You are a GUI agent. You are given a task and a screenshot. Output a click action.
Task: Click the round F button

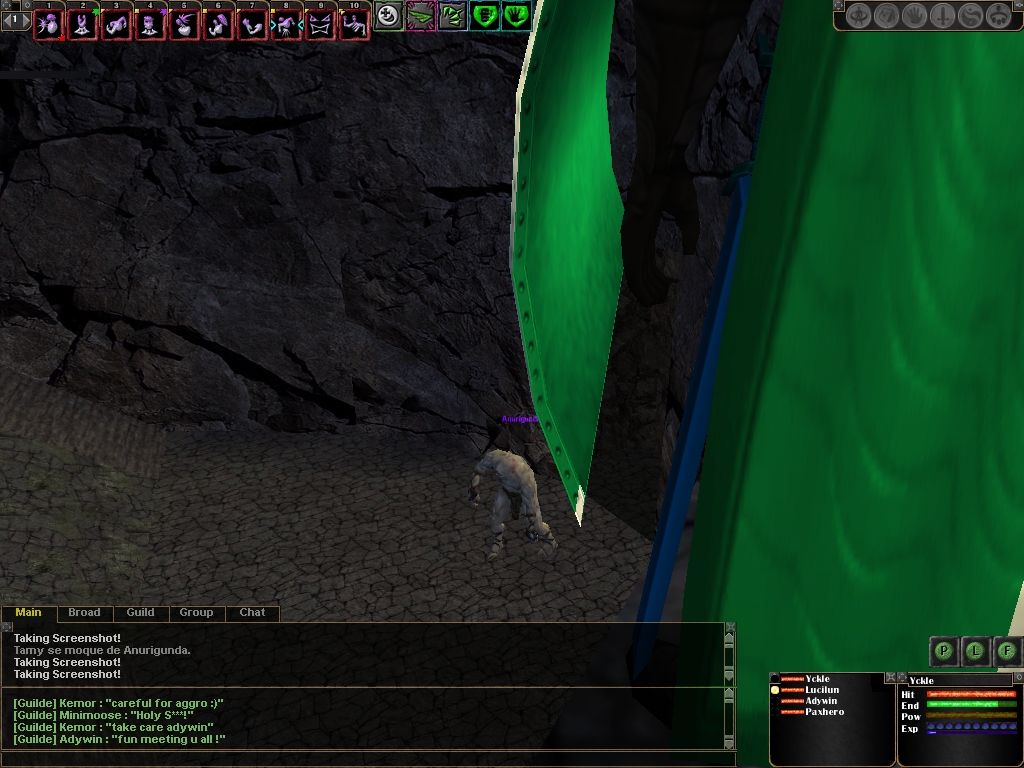pos(1007,651)
